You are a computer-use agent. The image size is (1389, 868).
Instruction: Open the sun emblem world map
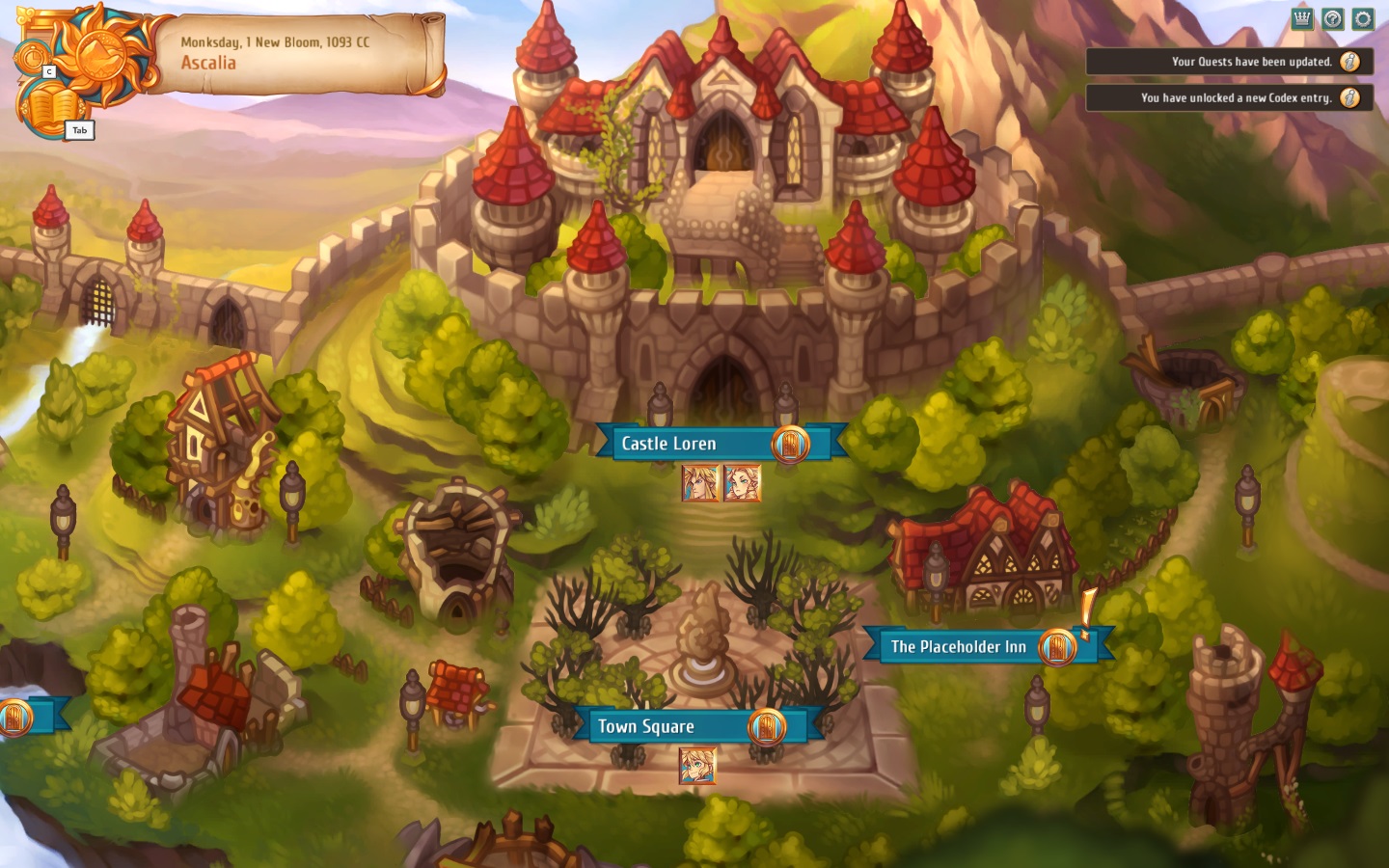coord(99,48)
